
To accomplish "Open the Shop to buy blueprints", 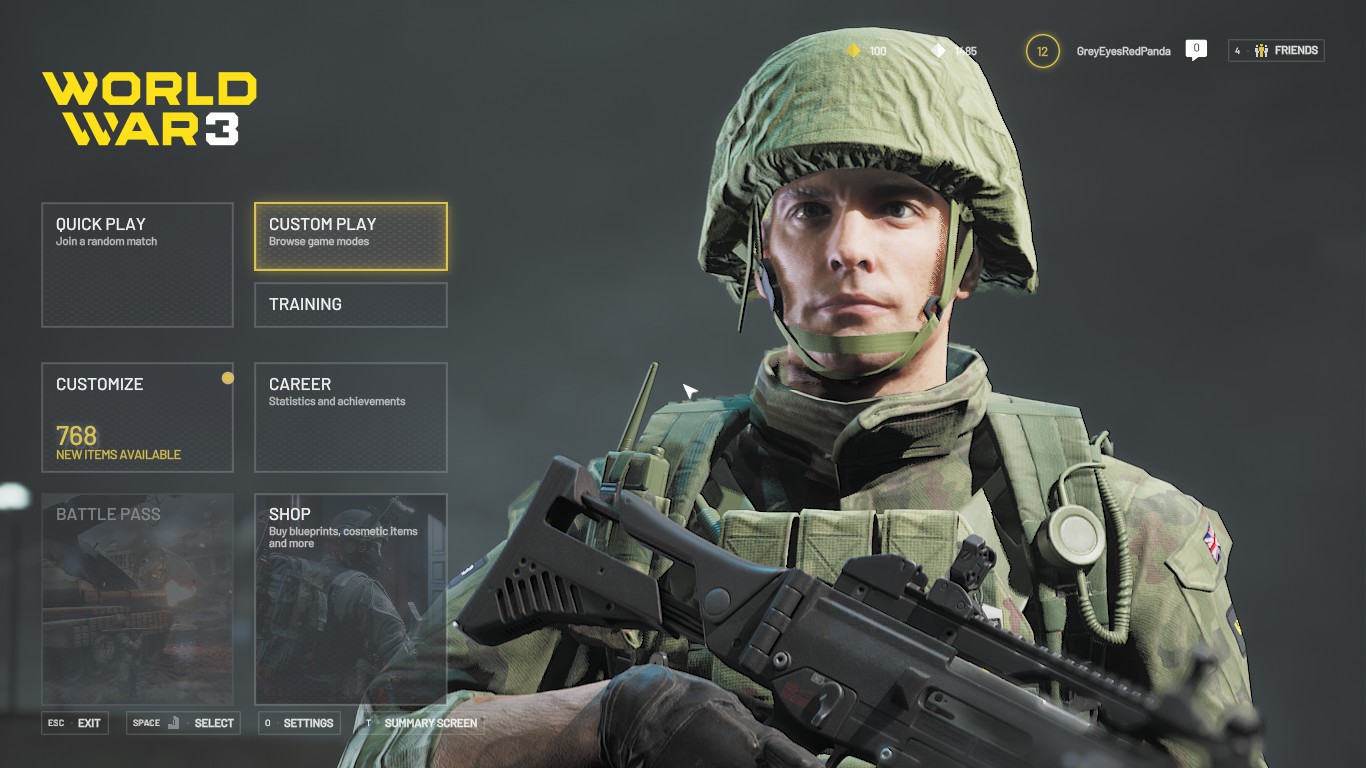I will click(x=350, y=598).
